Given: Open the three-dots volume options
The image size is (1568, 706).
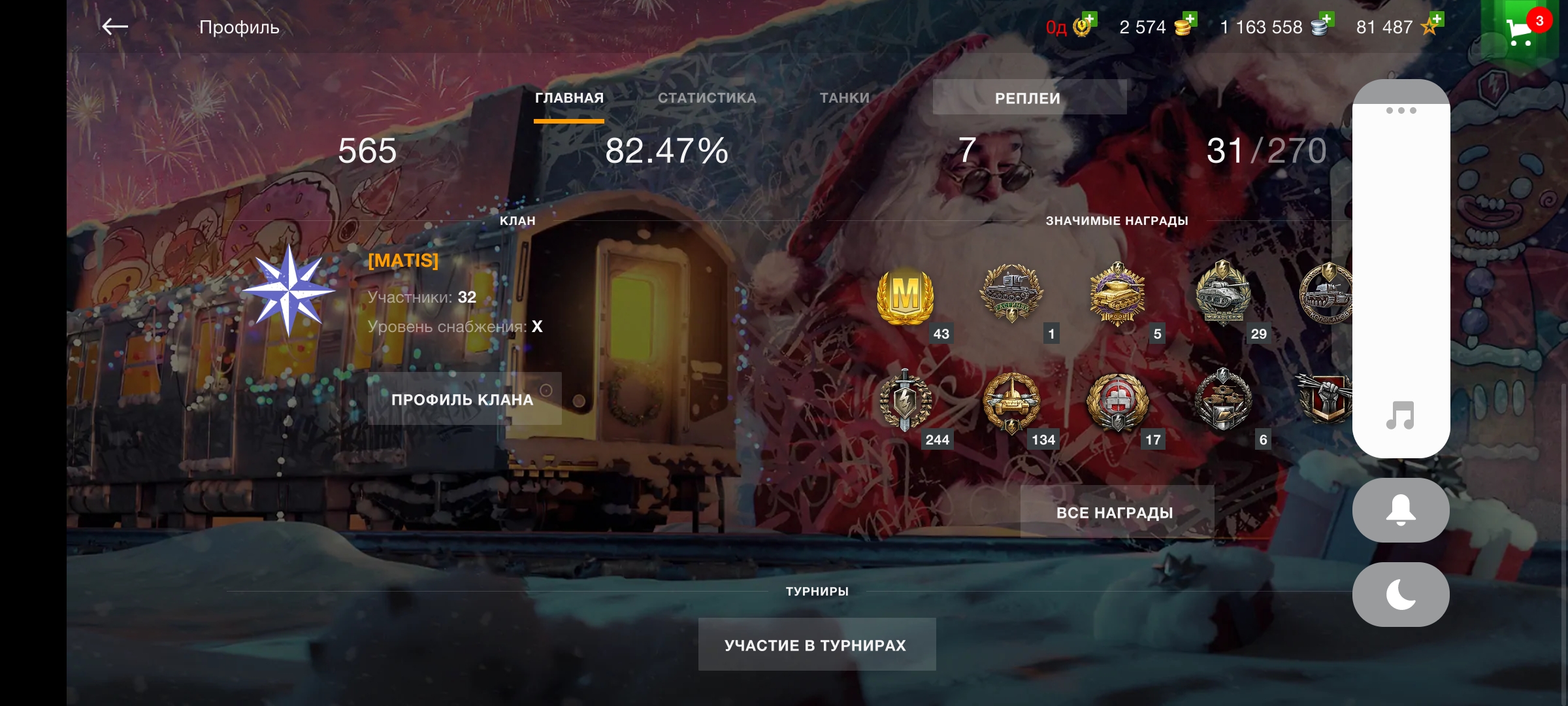Looking at the screenshot, I should [1401, 110].
